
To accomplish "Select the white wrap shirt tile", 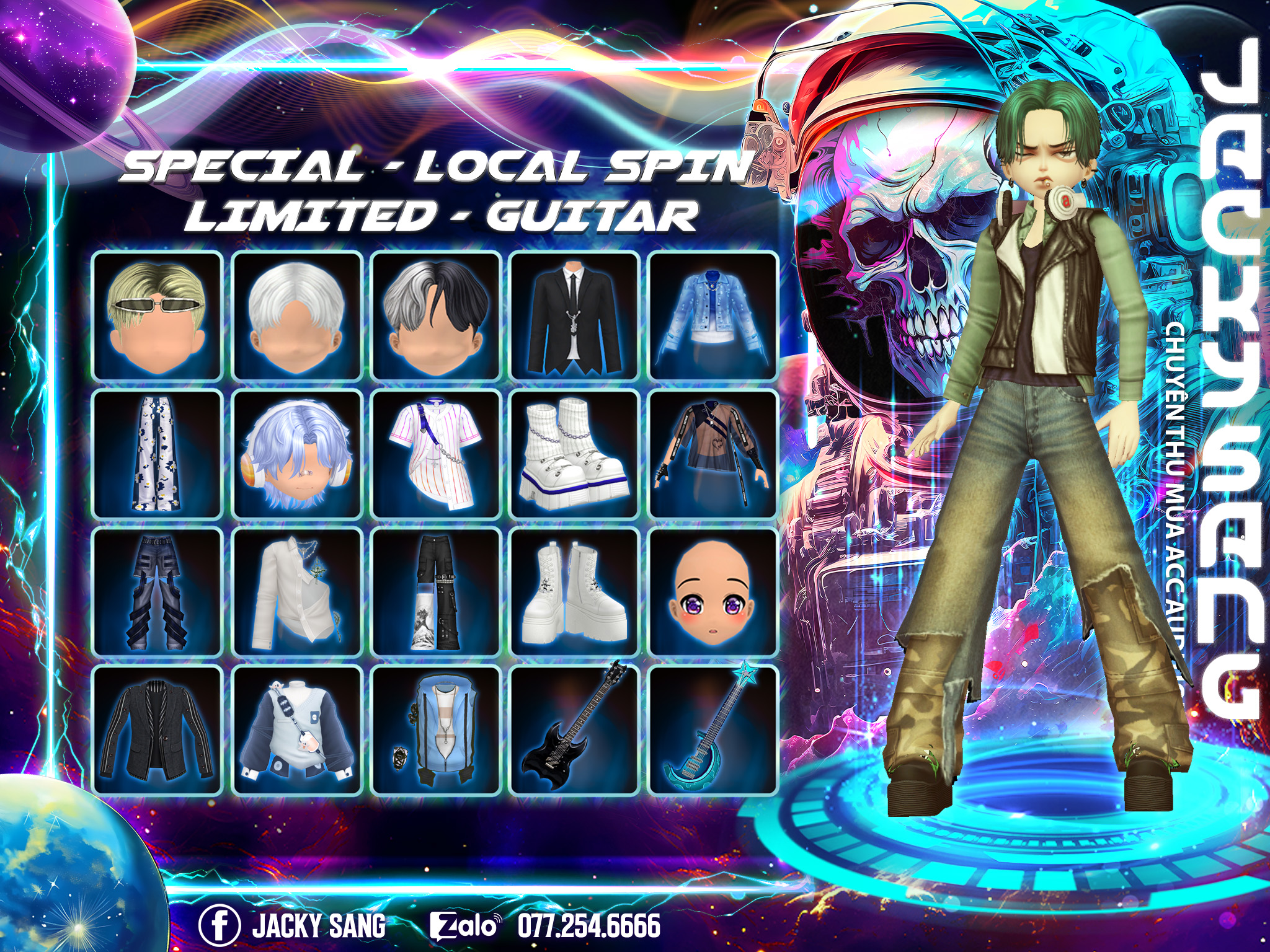I will 296,593.
